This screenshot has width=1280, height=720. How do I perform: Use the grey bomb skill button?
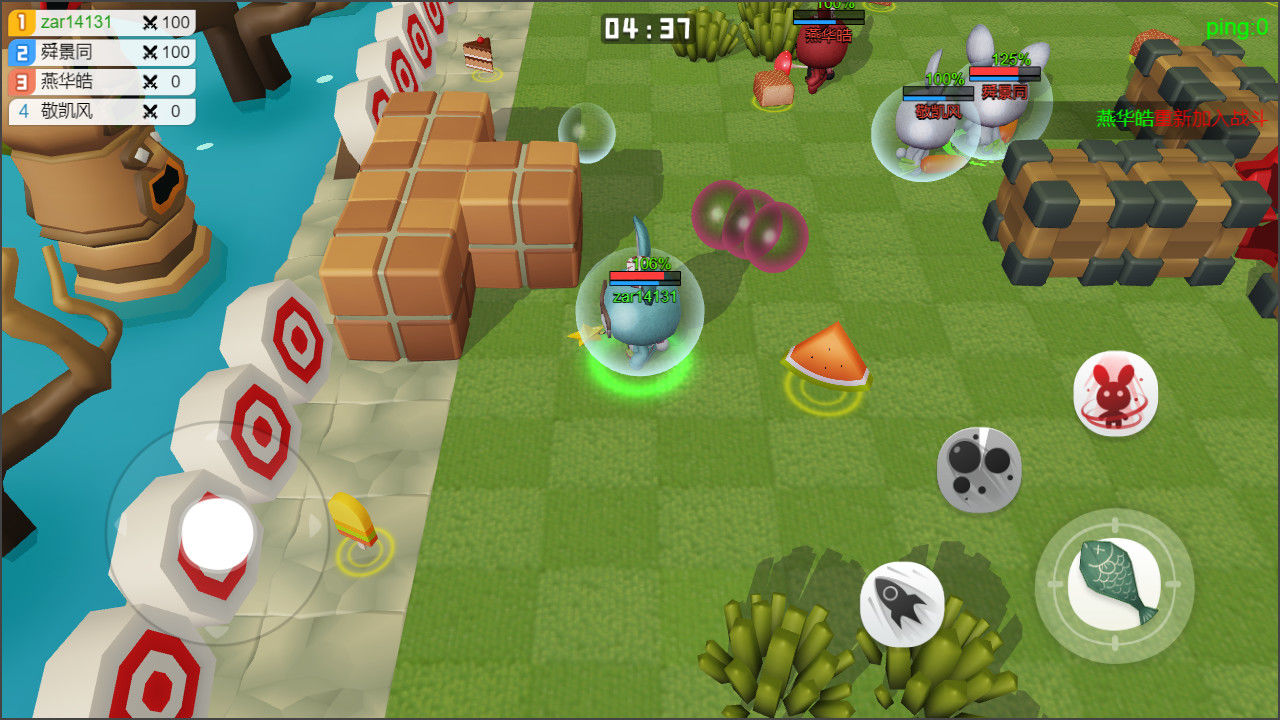click(x=979, y=469)
